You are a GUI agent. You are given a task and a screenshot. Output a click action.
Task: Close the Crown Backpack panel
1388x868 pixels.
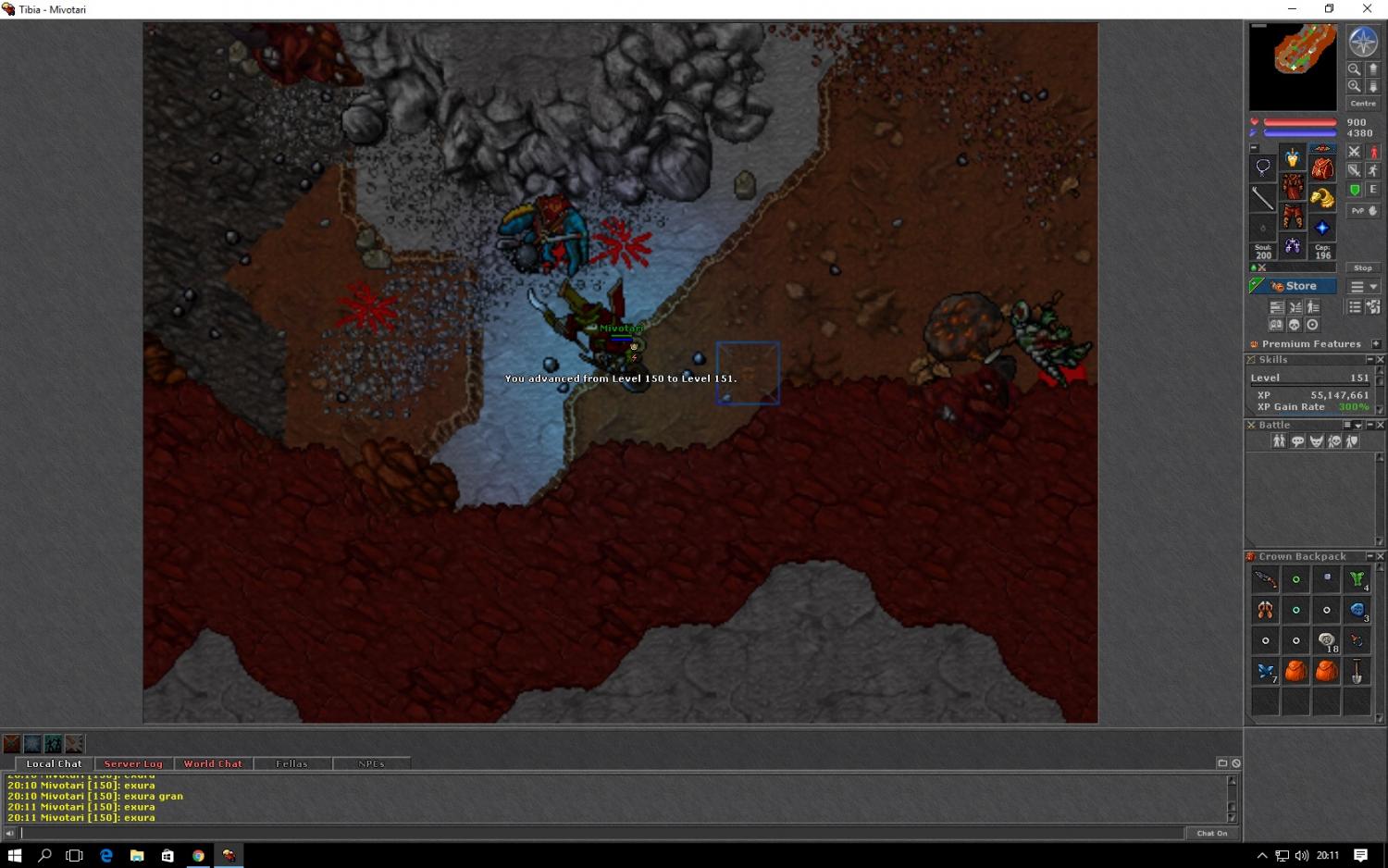tap(1380, 556)
